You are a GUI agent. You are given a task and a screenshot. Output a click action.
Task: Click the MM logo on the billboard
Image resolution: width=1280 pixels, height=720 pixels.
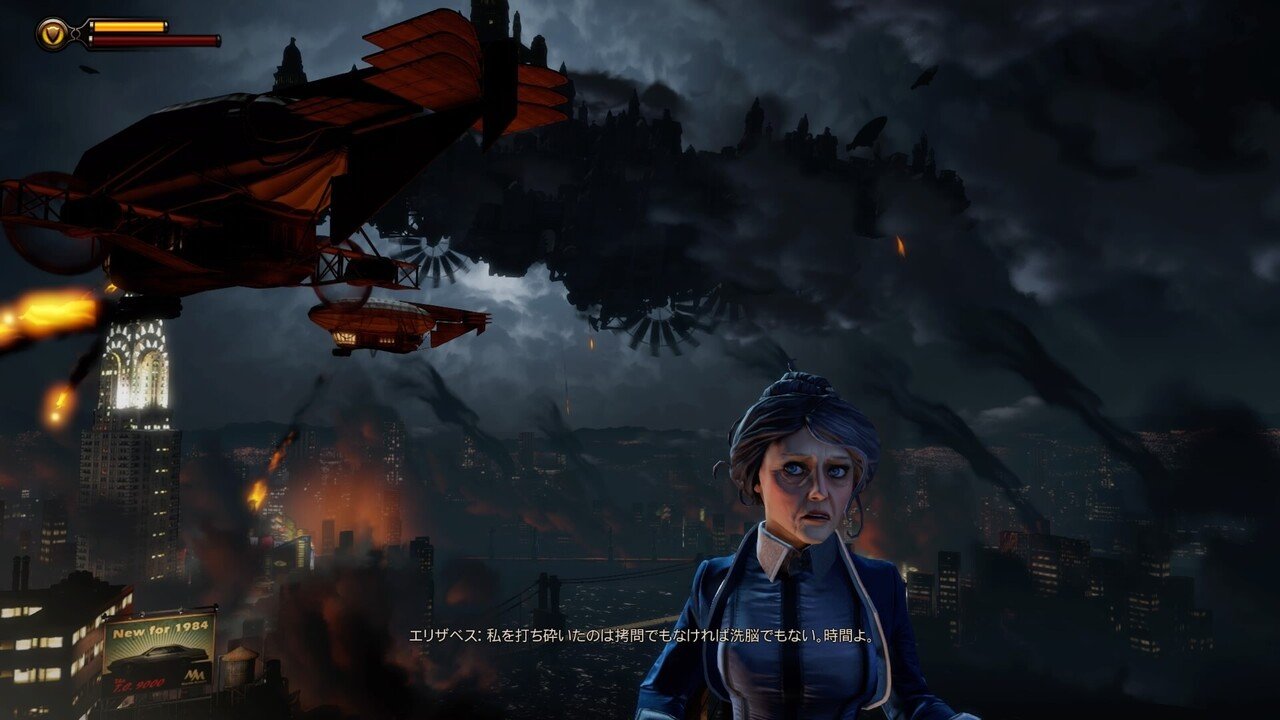[196, 675]
